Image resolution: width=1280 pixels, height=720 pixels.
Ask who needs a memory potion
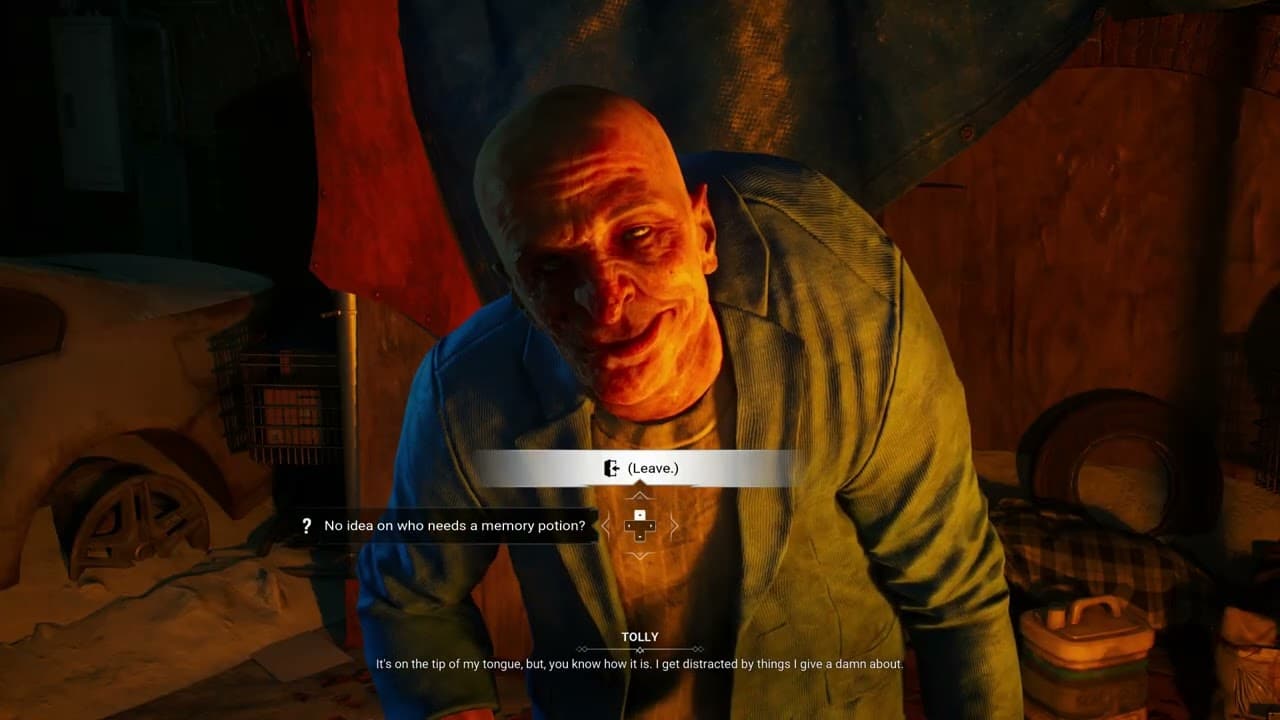pos(454,526)
